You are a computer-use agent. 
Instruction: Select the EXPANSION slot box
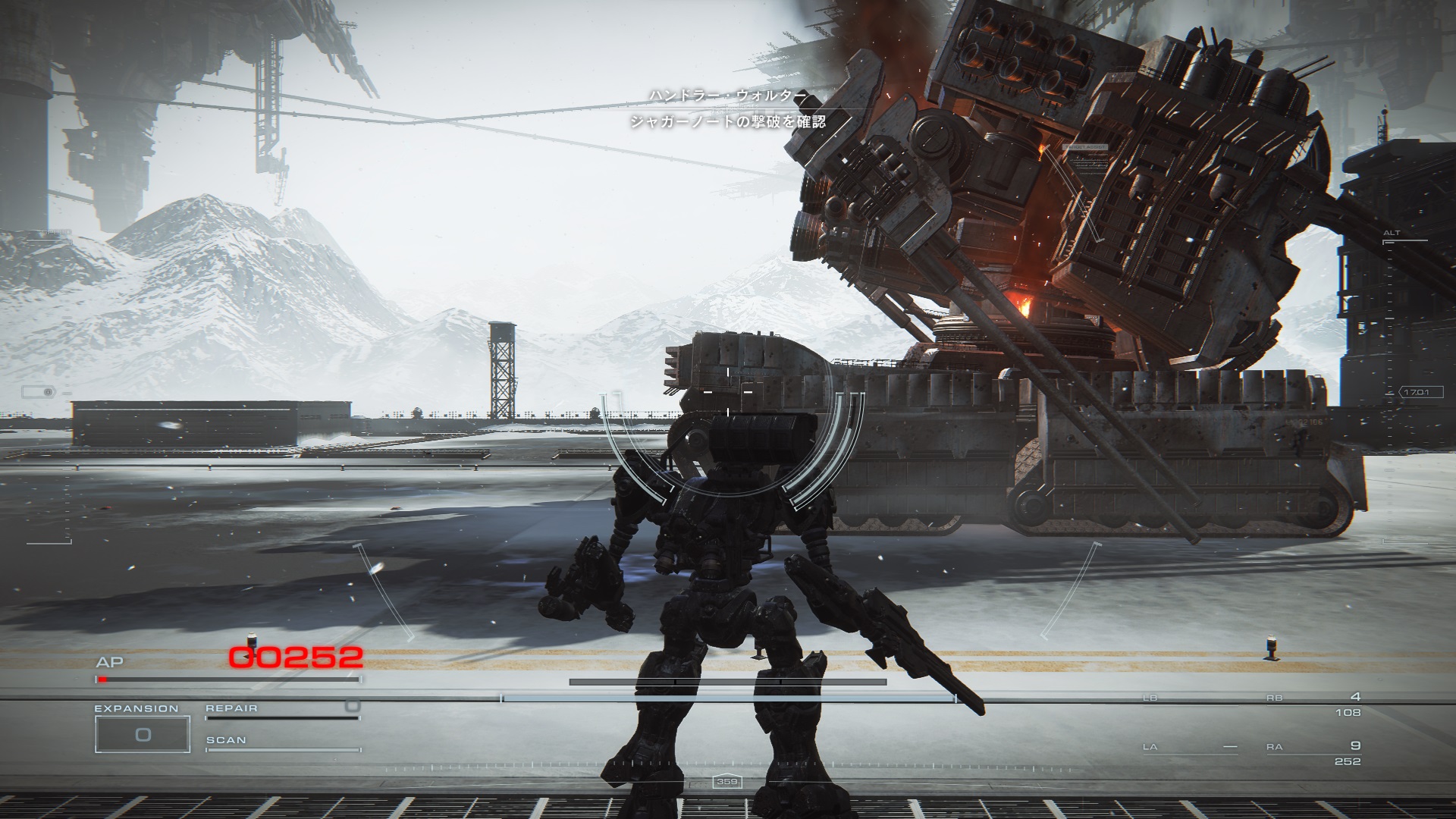pyautogui.click(x=142, y=733)
